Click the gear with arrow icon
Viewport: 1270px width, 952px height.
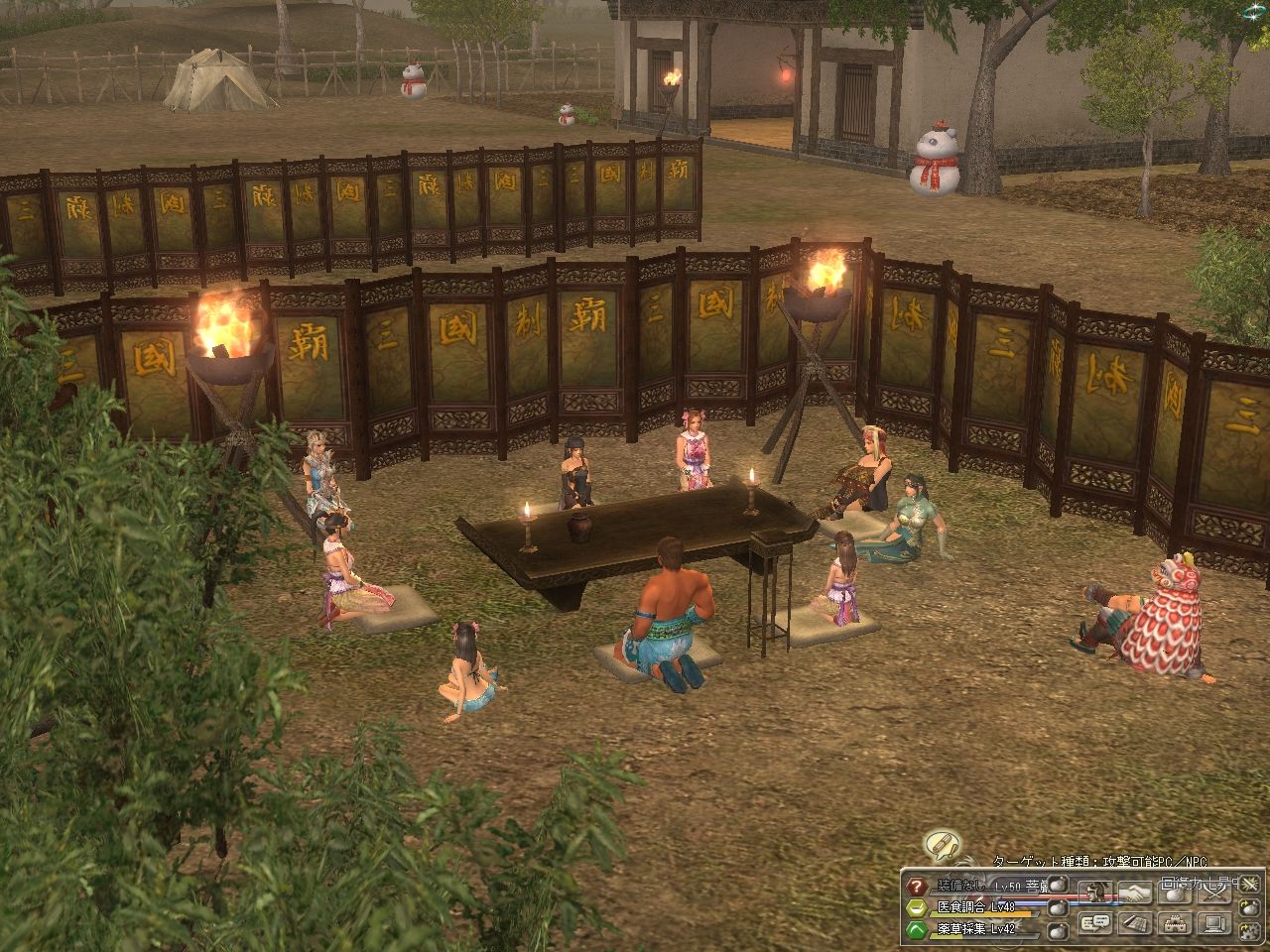[x=1250, y=930]
